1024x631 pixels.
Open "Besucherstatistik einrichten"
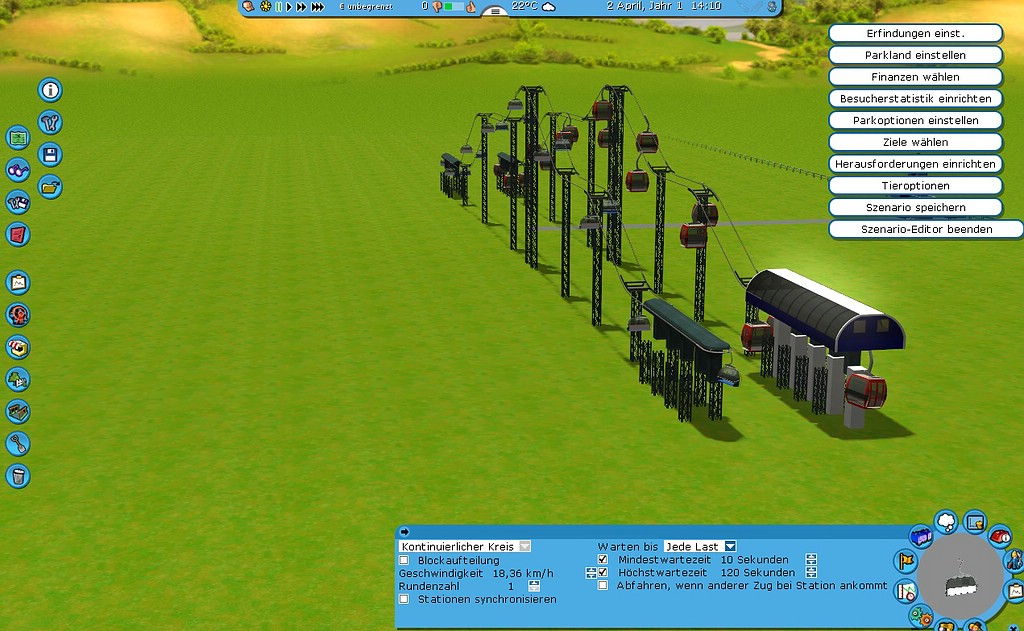[915, 99]
